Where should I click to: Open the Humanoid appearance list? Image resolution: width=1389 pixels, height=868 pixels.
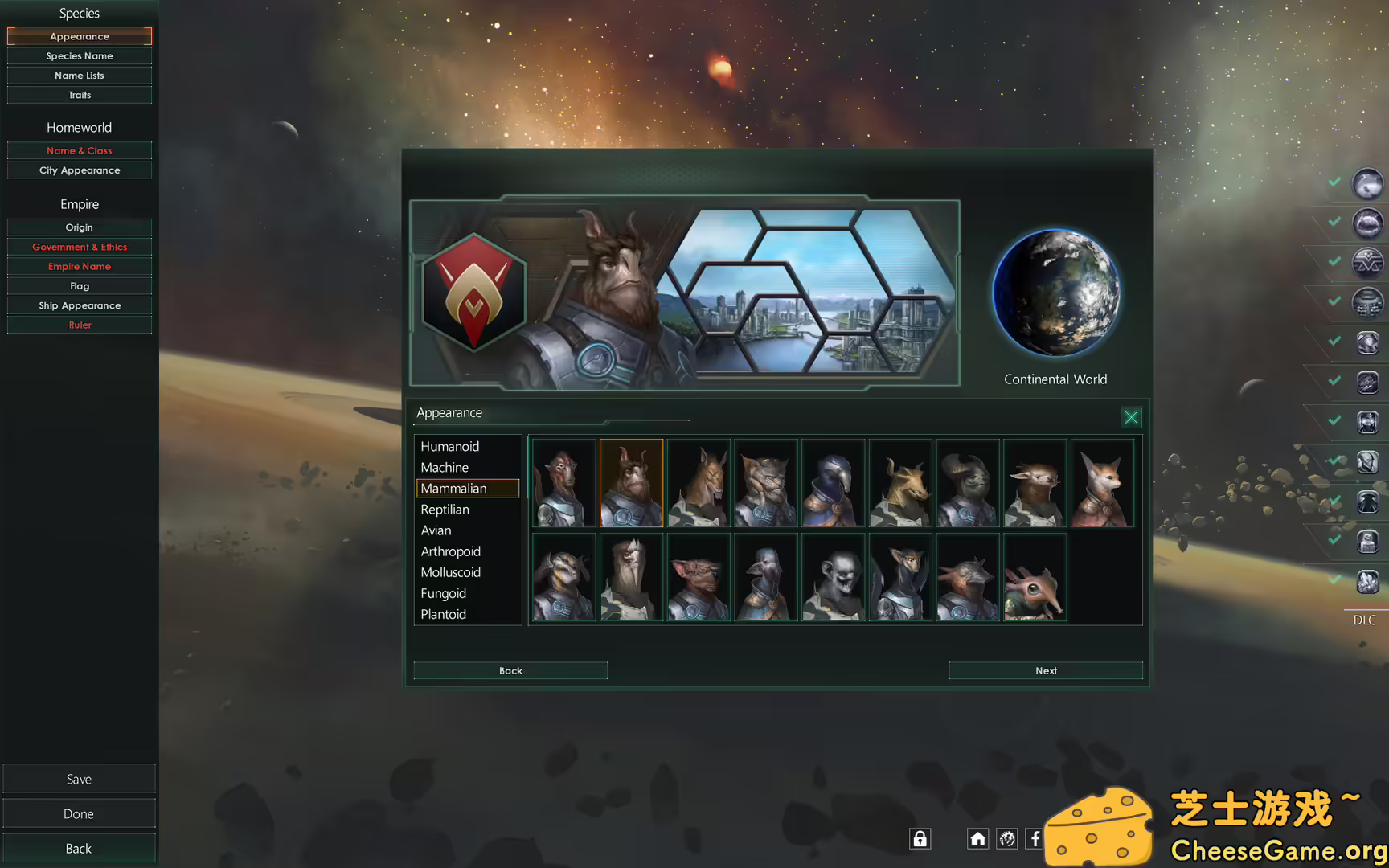point(450,446)
